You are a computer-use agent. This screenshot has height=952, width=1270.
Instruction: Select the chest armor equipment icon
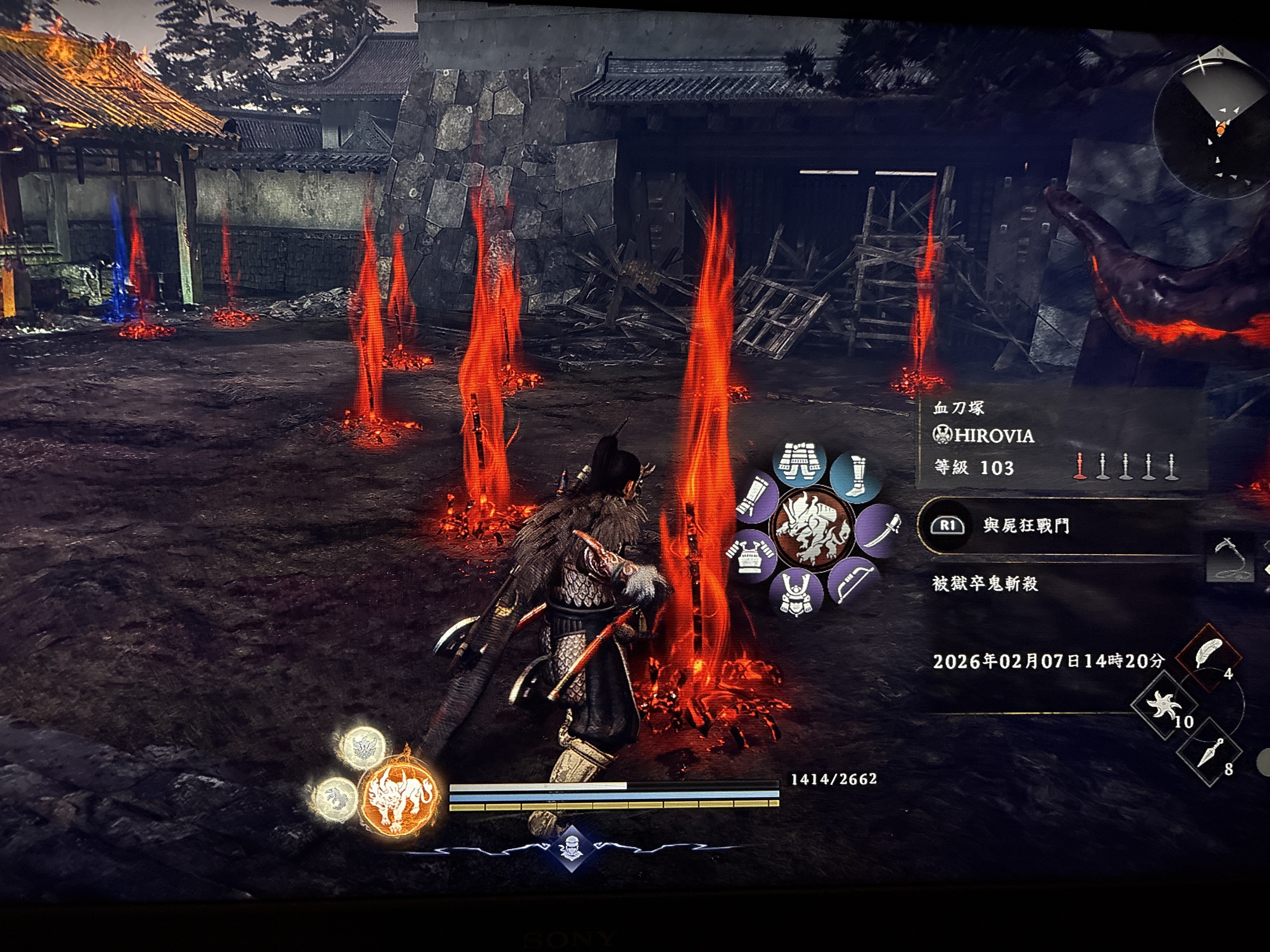pos(749,554)
